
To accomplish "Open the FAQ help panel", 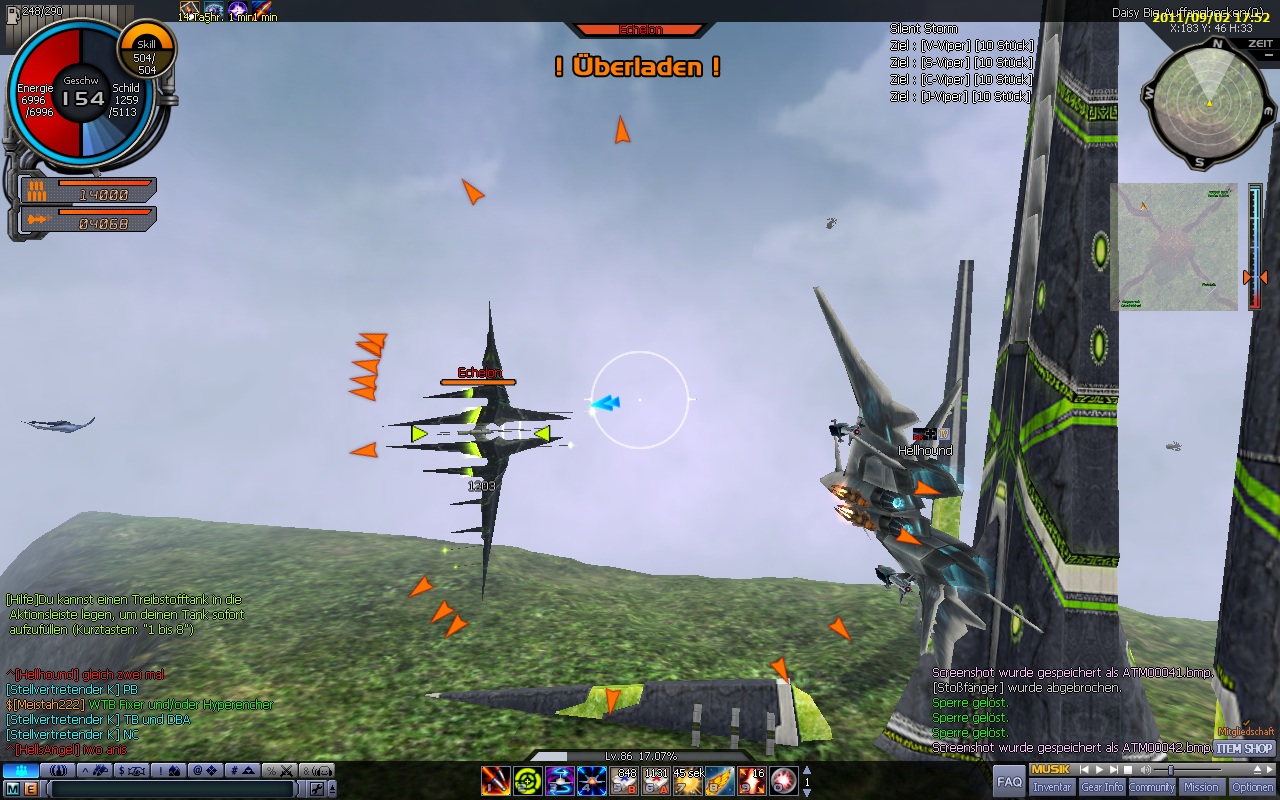I will point(1010,781).
